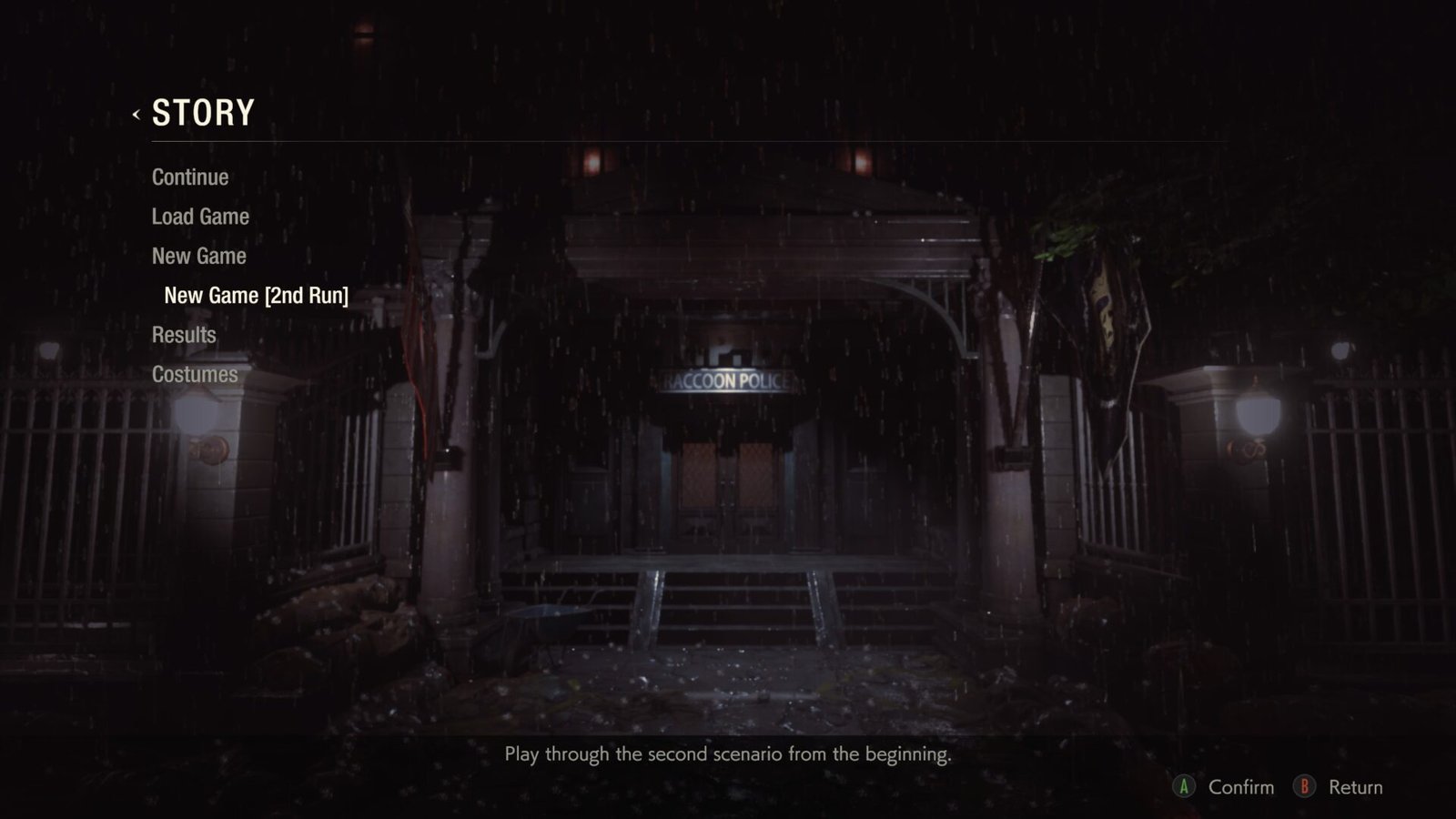
Task: Click the Raccoon Police sign
Action: [726, 379]
